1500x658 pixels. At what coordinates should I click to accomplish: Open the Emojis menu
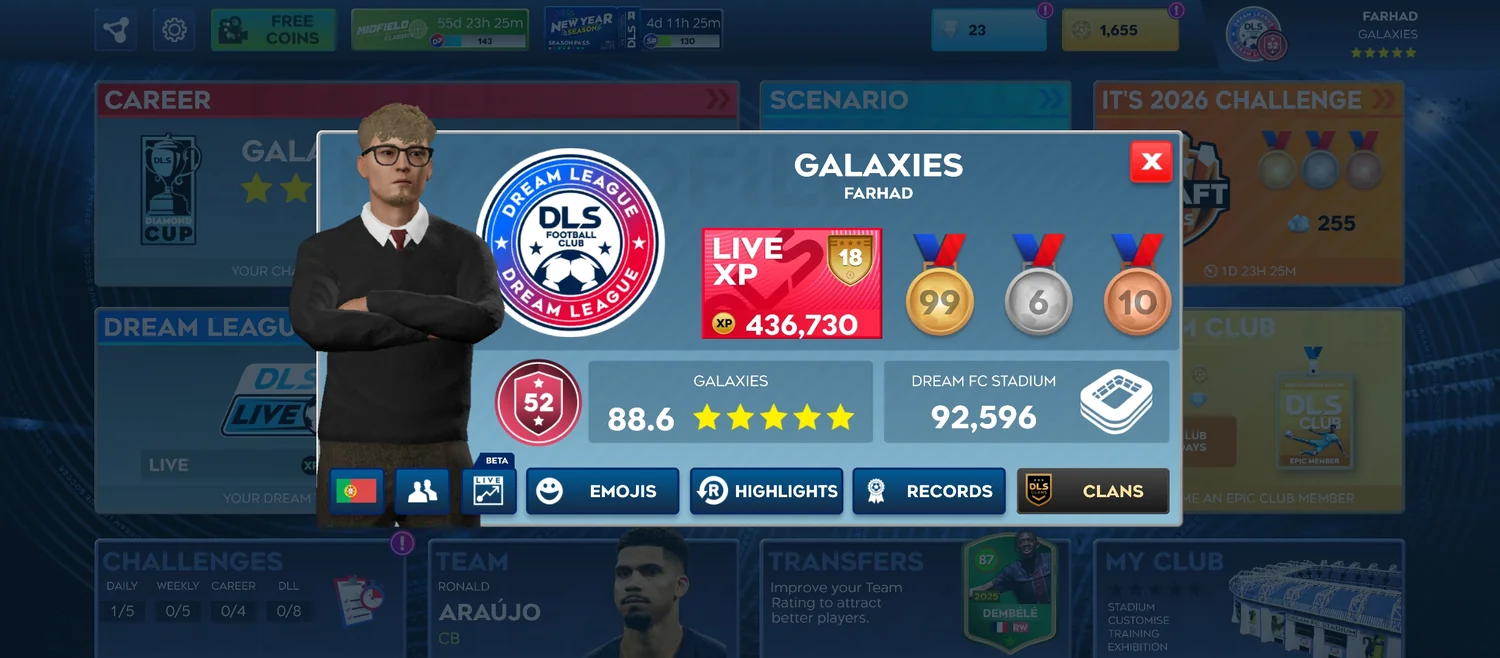point(602,491)
